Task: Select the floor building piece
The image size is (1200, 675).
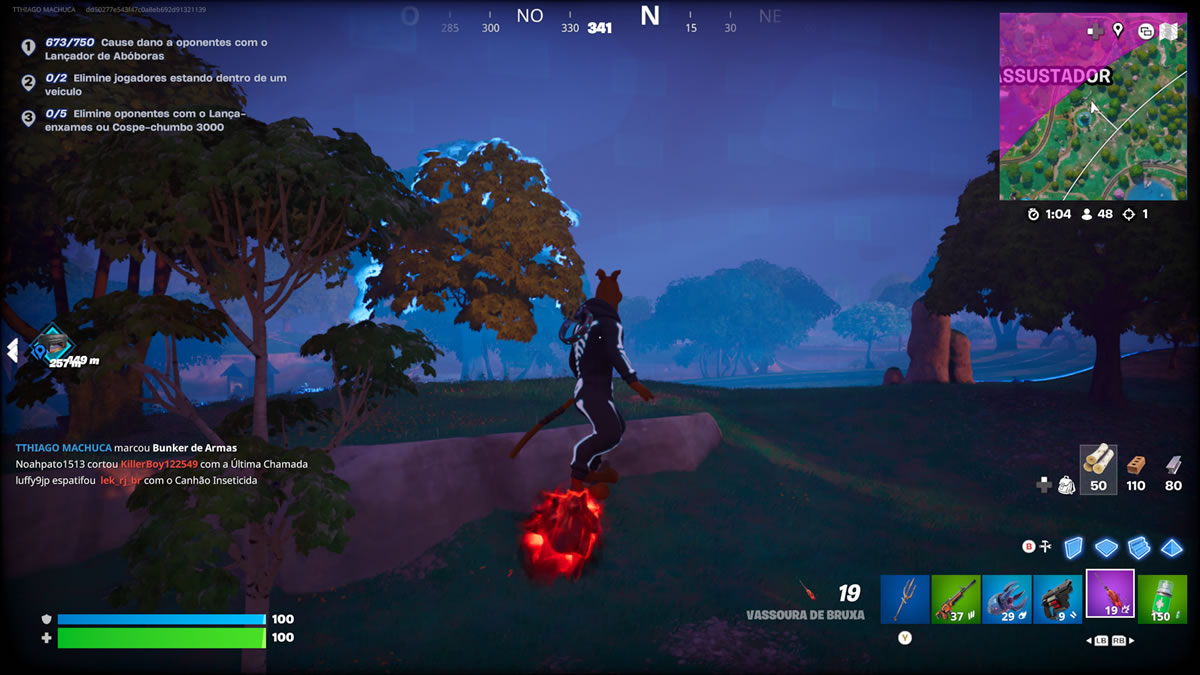Action: coord(1106,547)
